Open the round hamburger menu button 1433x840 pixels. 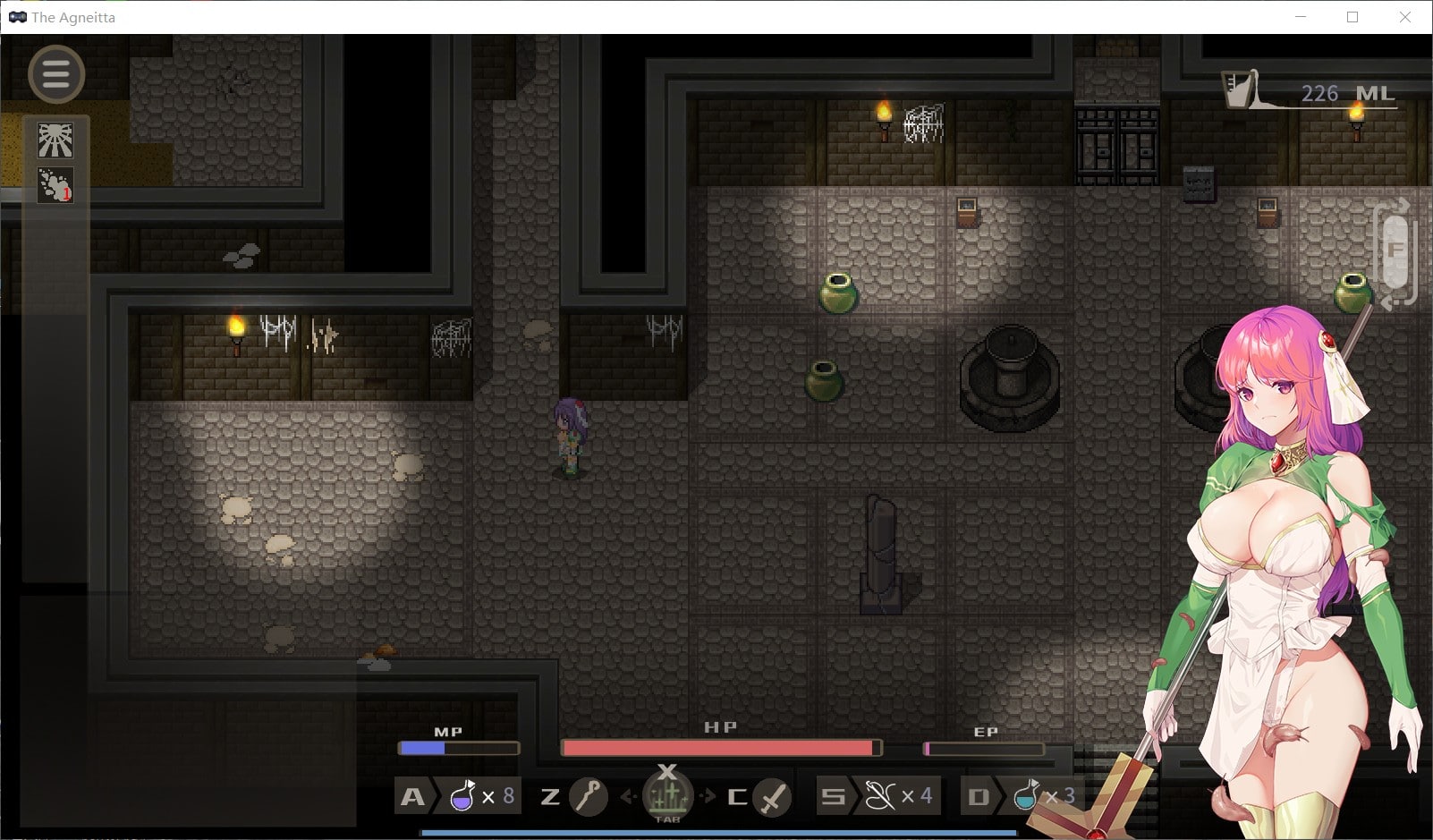56,74
